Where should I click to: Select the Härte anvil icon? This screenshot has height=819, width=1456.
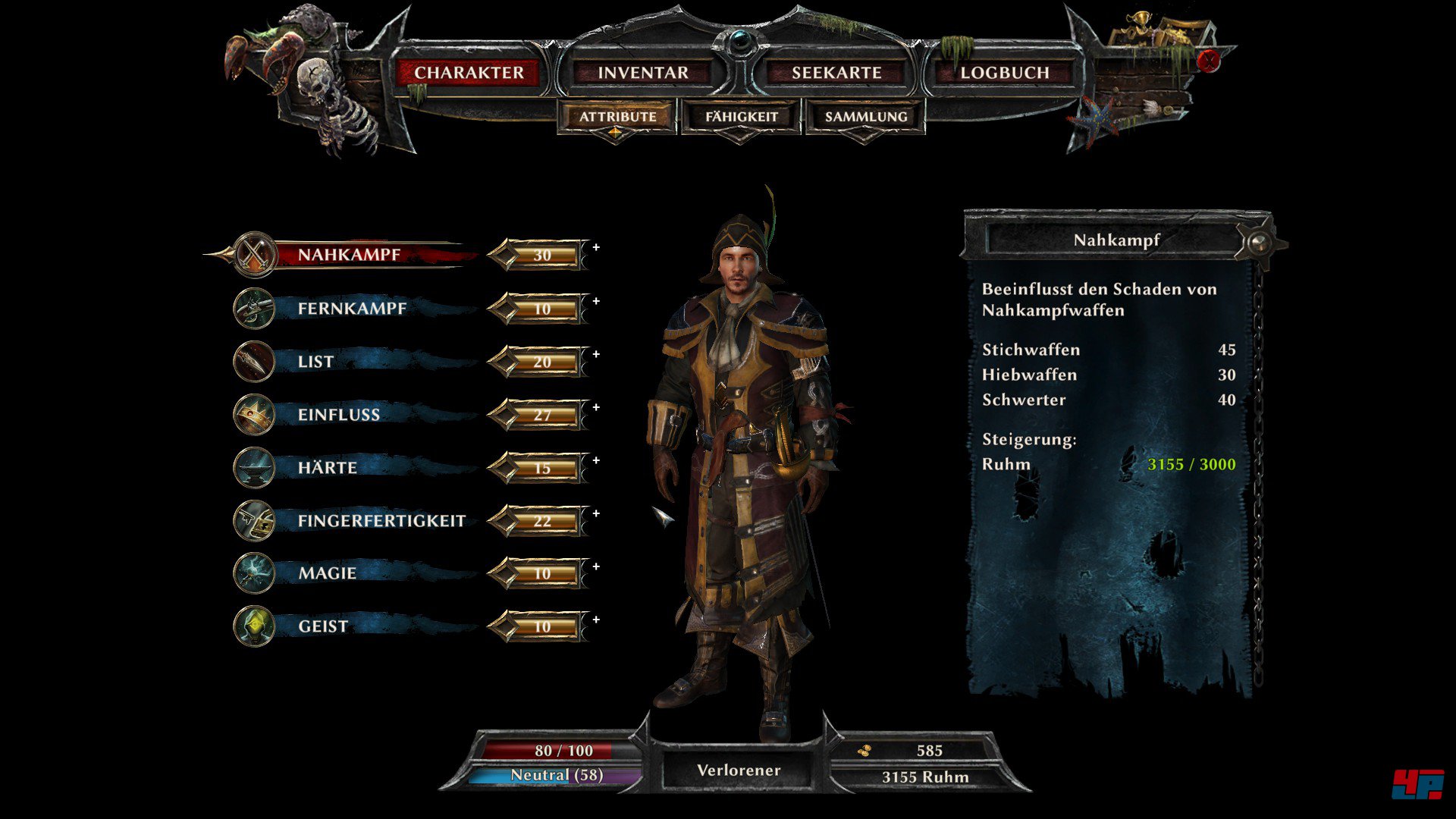[x=253, y=467]
